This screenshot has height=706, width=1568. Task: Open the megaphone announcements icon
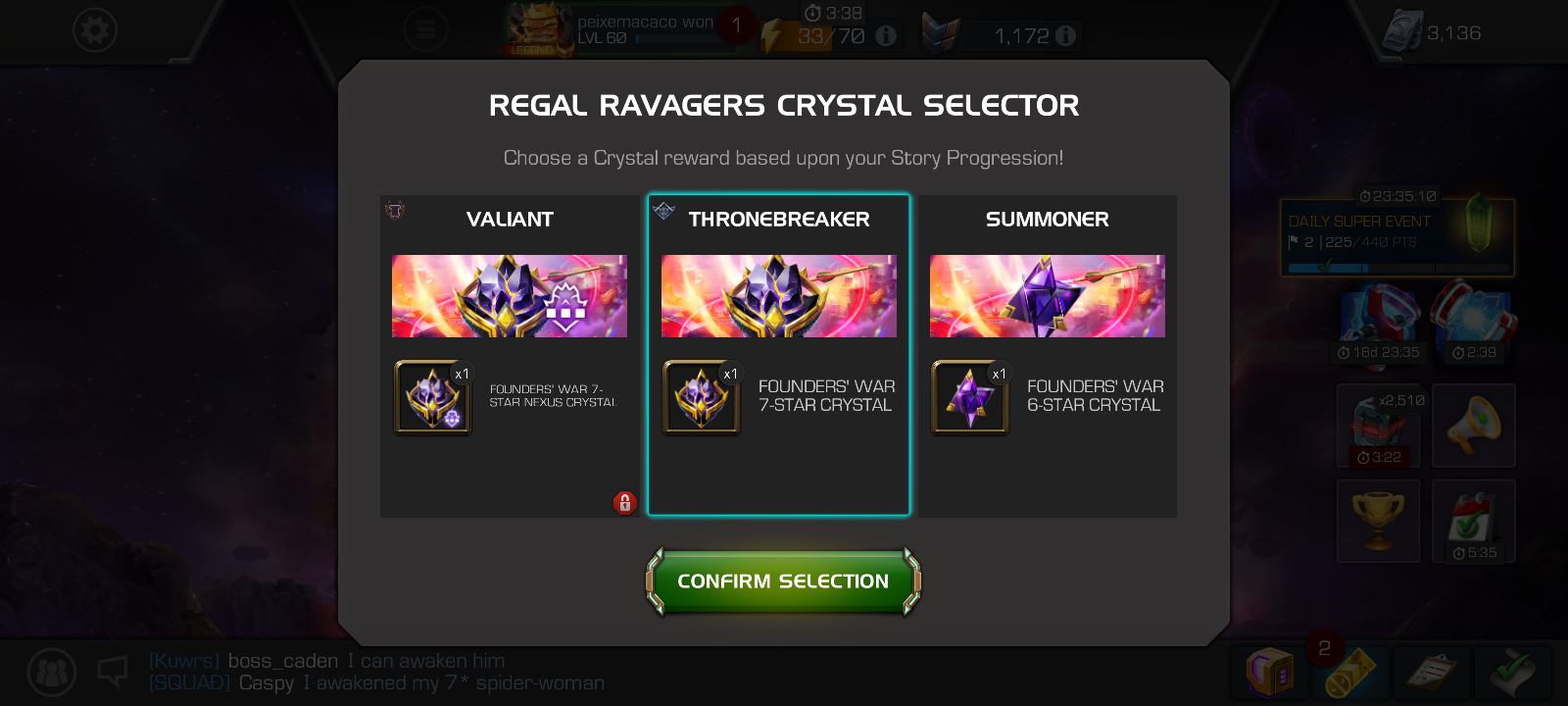coord(1473,425)
